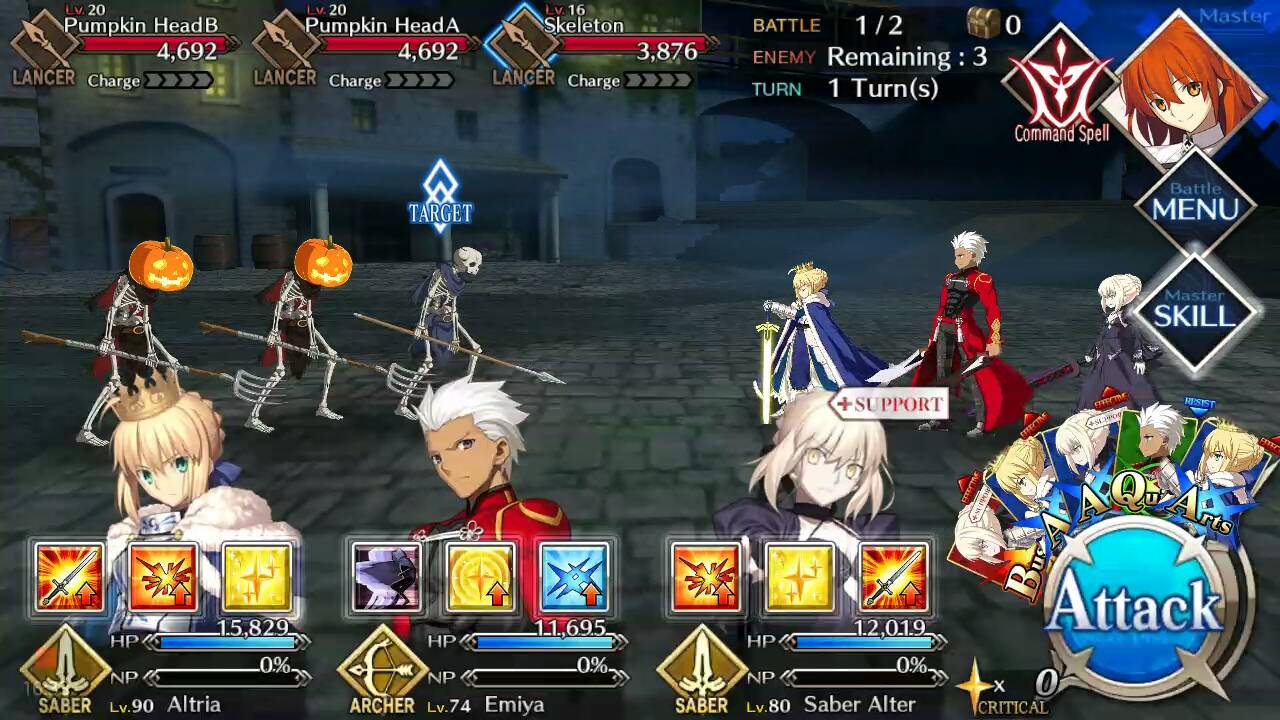Activate Saber Alter's sword attack-up skill
The width and height of the screenshot is (1280, 720).
(893, 577)
